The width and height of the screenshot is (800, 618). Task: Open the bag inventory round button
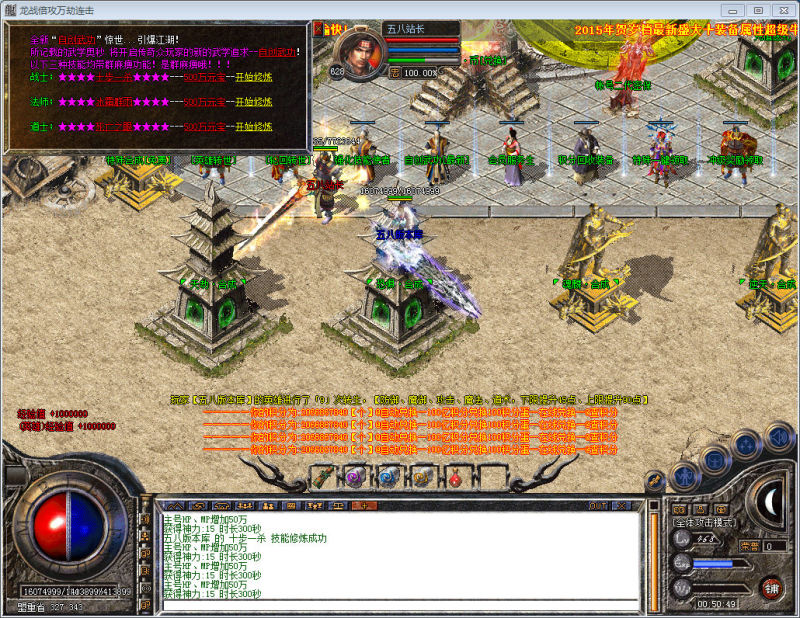pos(714,456)
